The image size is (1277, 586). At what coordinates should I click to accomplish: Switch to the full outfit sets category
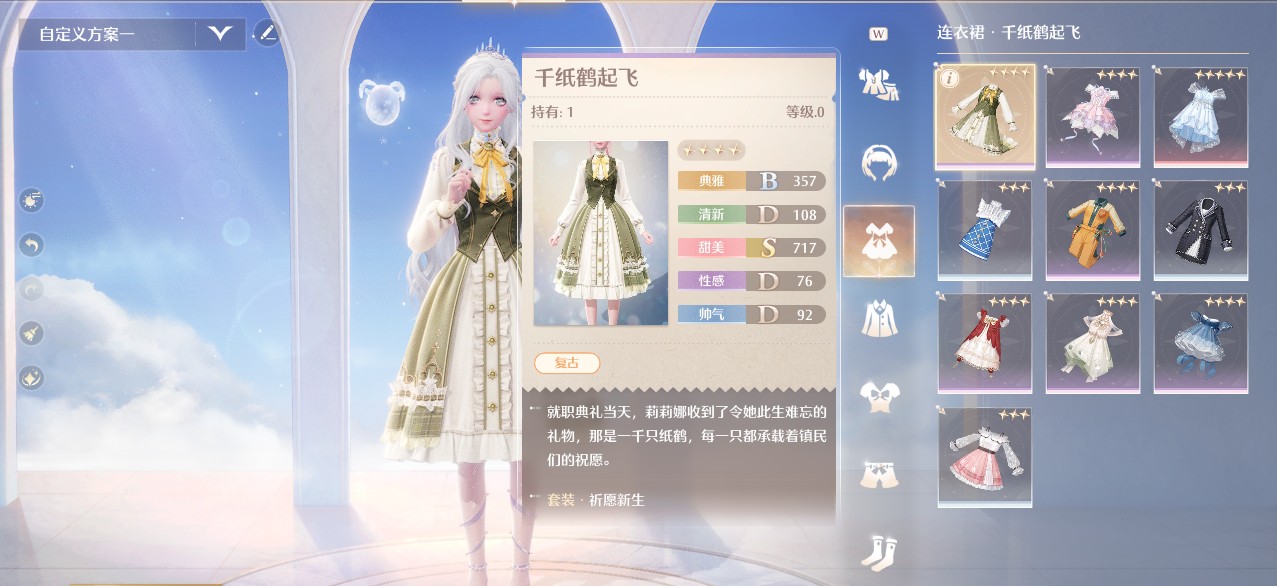878,84
